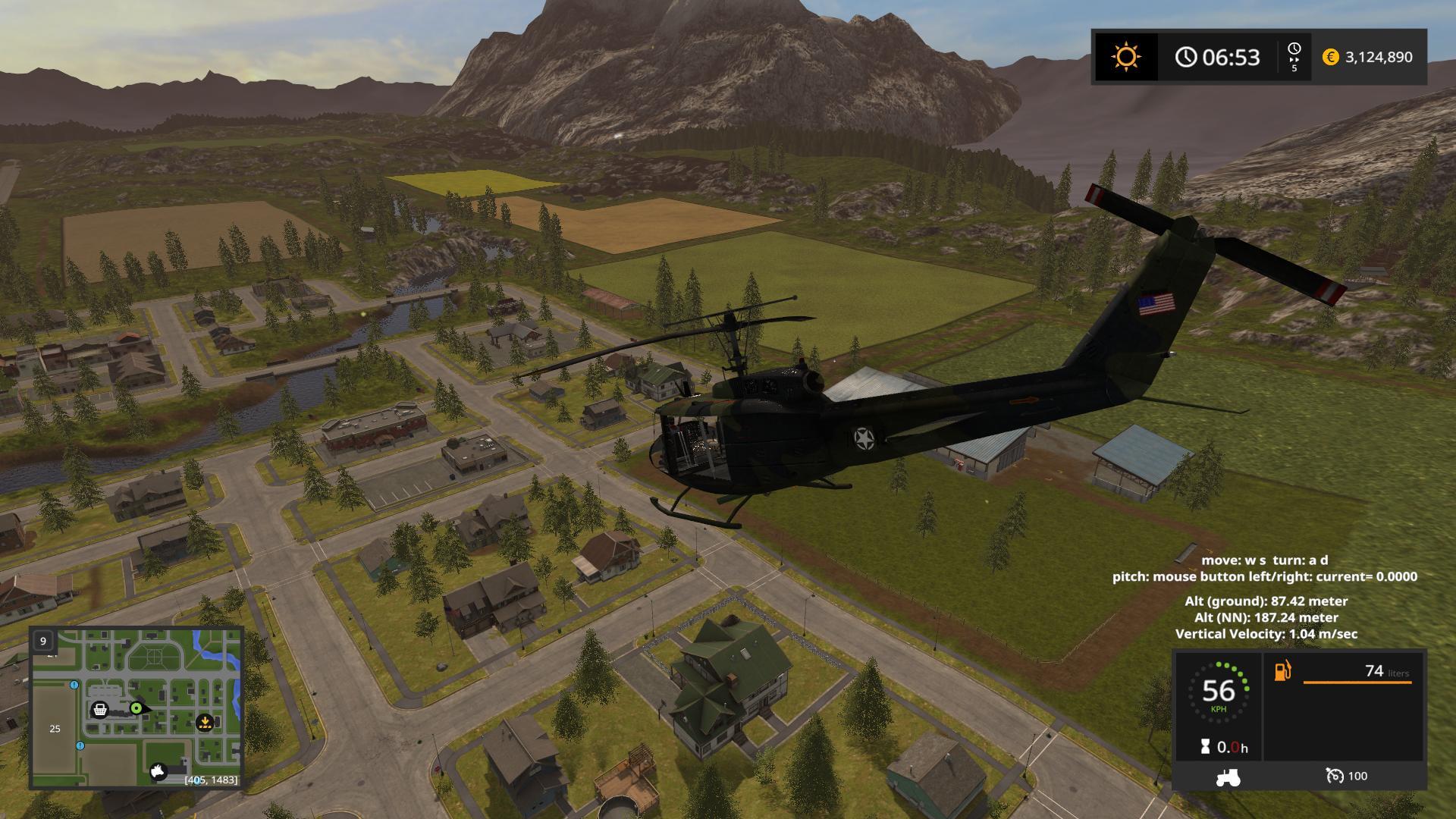Click the green player position marker
Image resolution: width=1456 pixels, height=819 pixels.
(x=136, y=708)
